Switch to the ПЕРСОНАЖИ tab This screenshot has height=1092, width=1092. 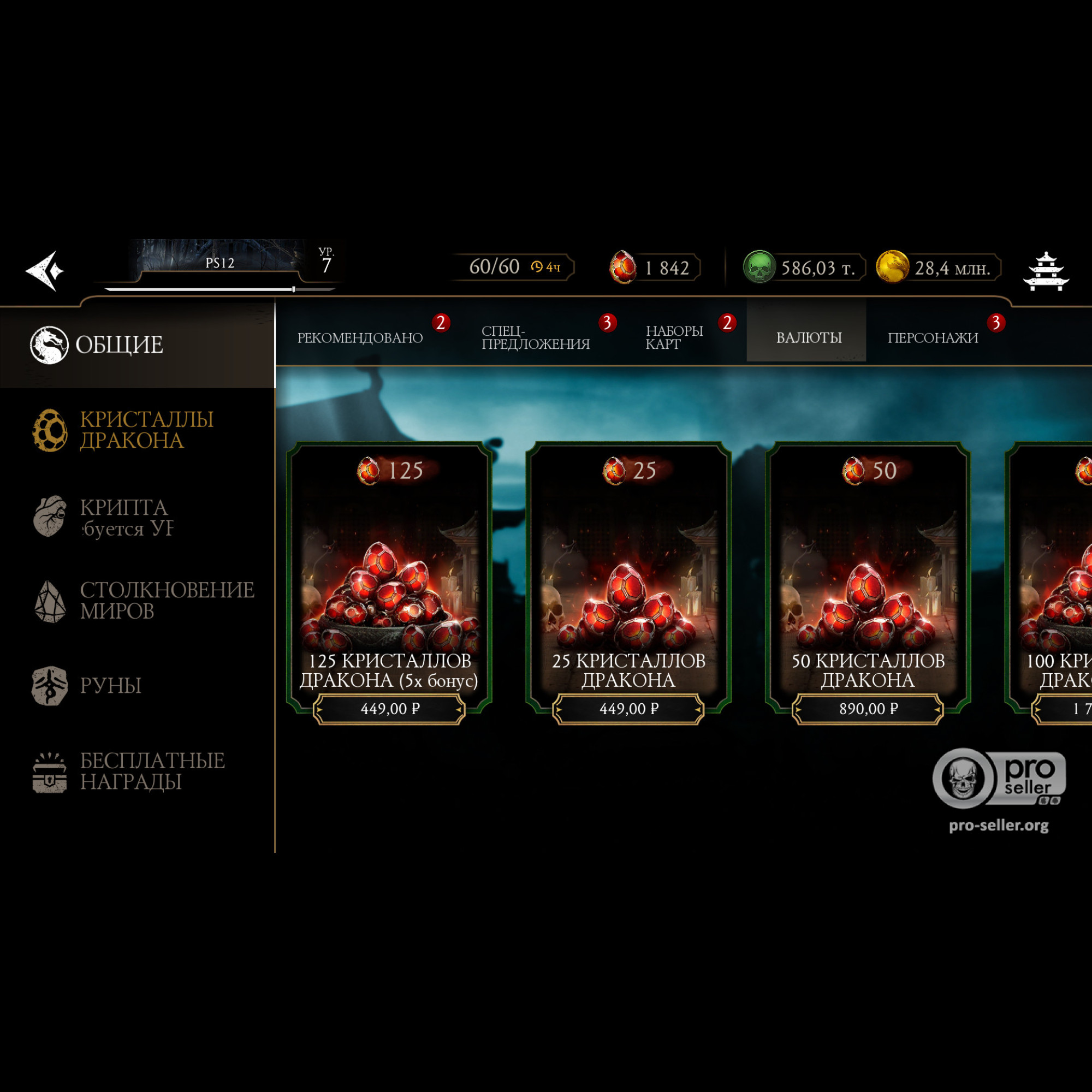point(933,337)
